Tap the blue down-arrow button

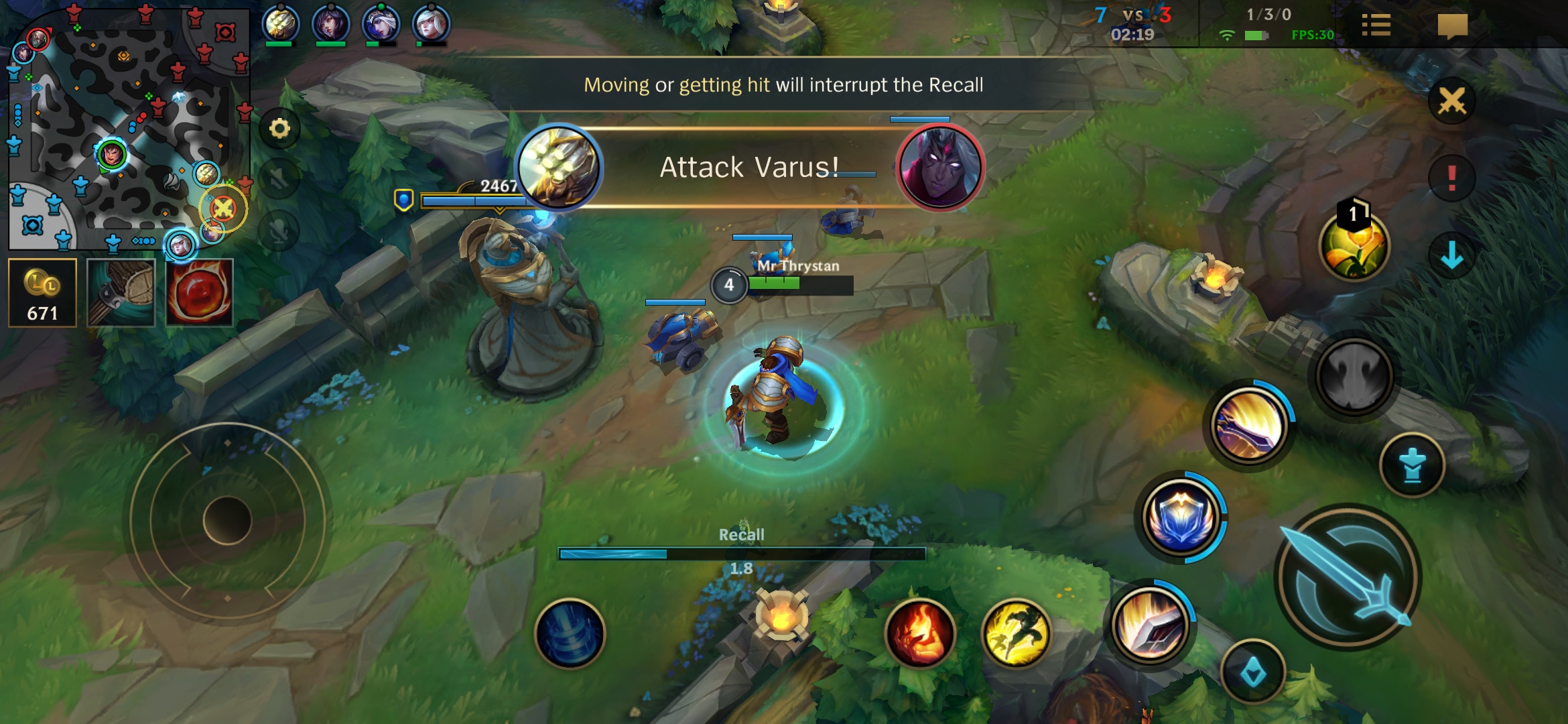(1451, 255)
